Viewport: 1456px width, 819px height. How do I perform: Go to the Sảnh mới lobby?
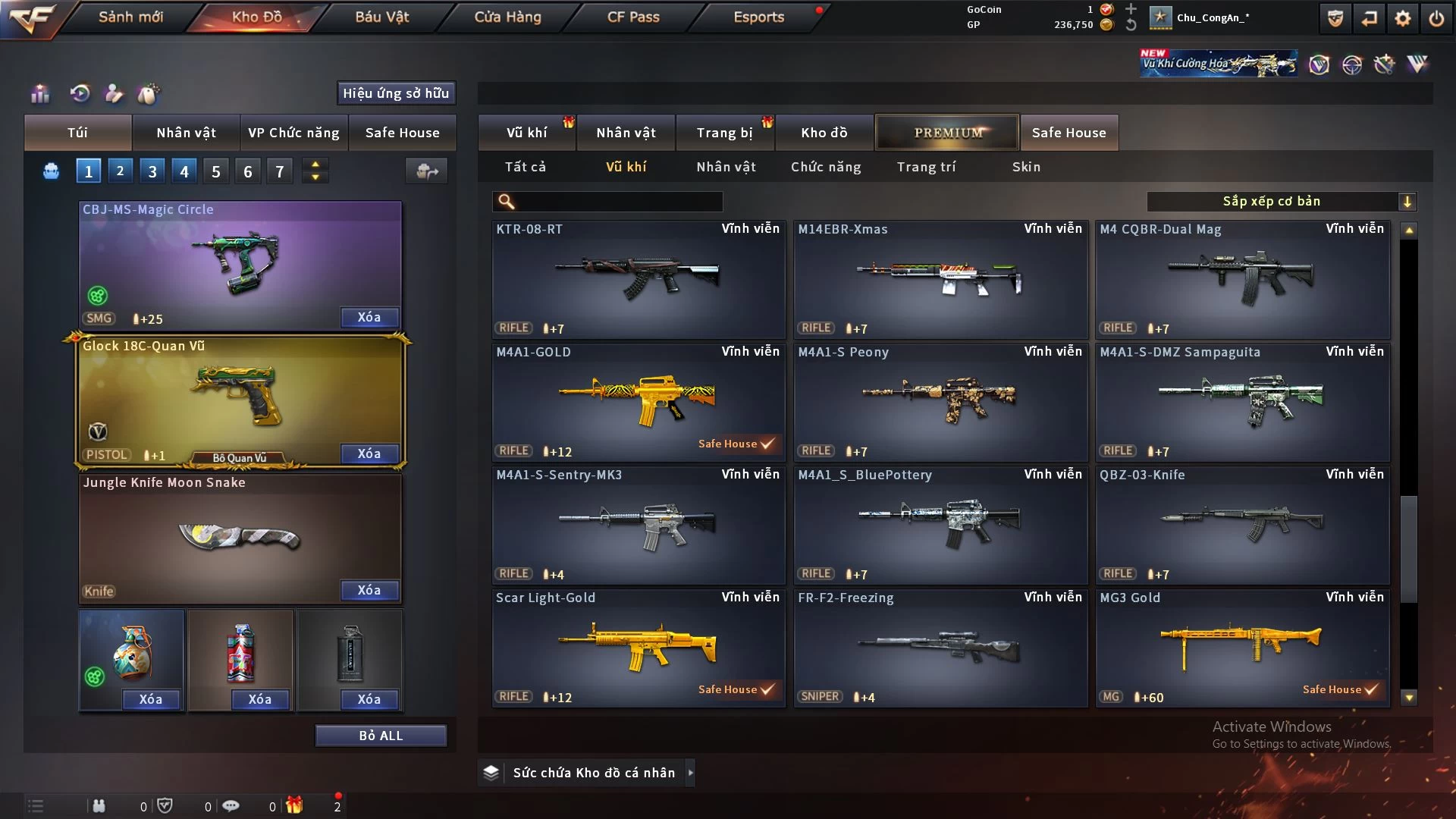tap(130, 17)
